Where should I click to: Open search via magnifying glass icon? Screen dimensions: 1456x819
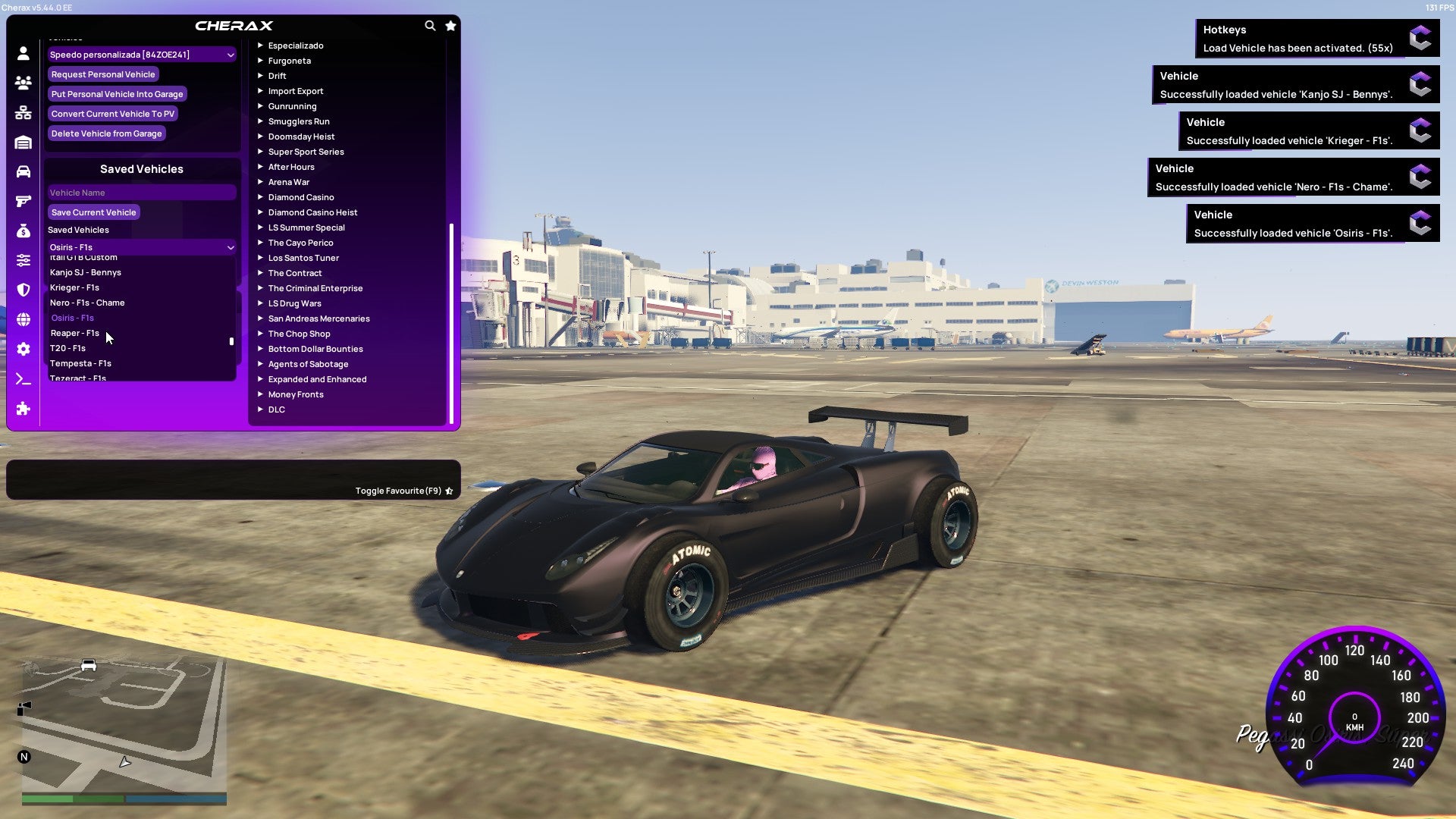point(430,25)
